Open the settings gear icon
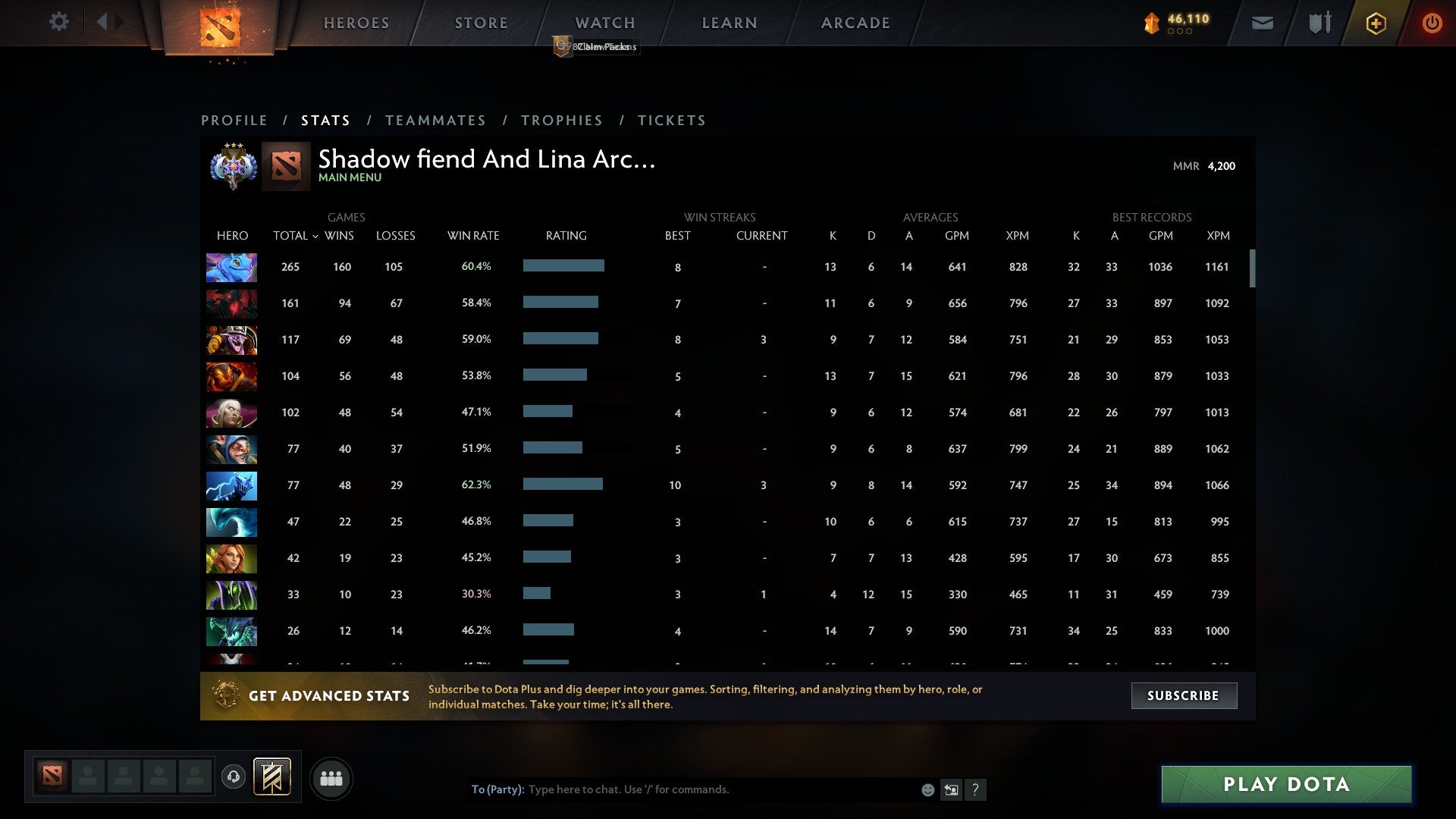 tap(59, 23)
